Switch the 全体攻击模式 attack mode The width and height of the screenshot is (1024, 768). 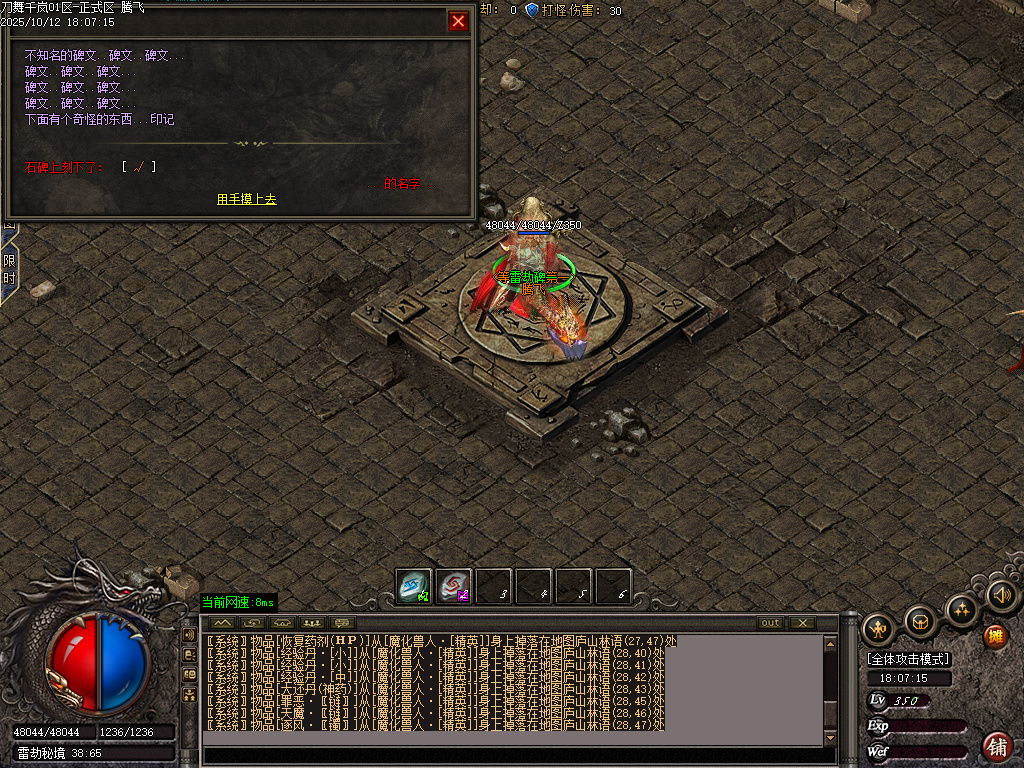click(909, 660)
